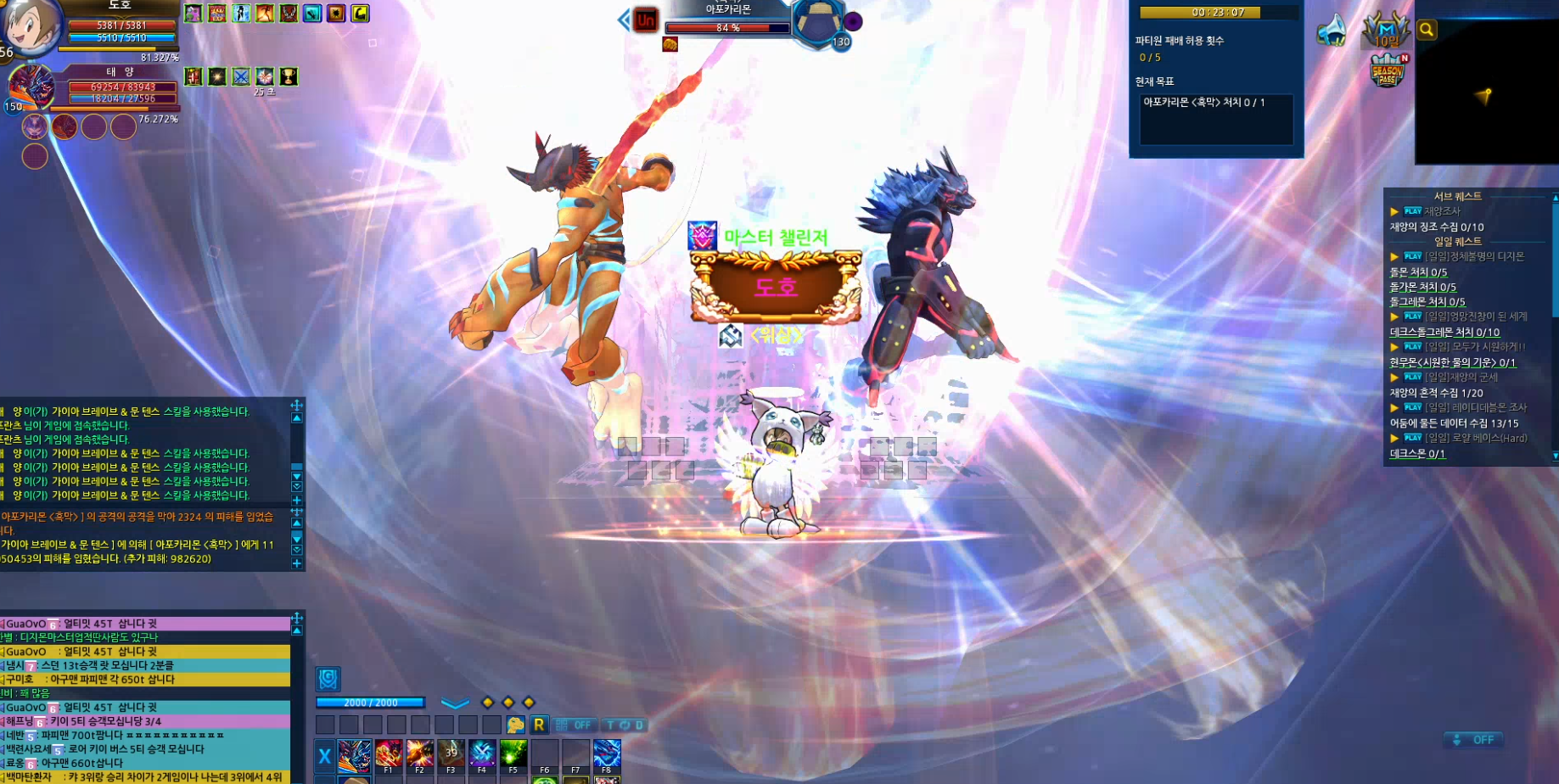Click the minimap magnifier search button

pos(1427,31)
